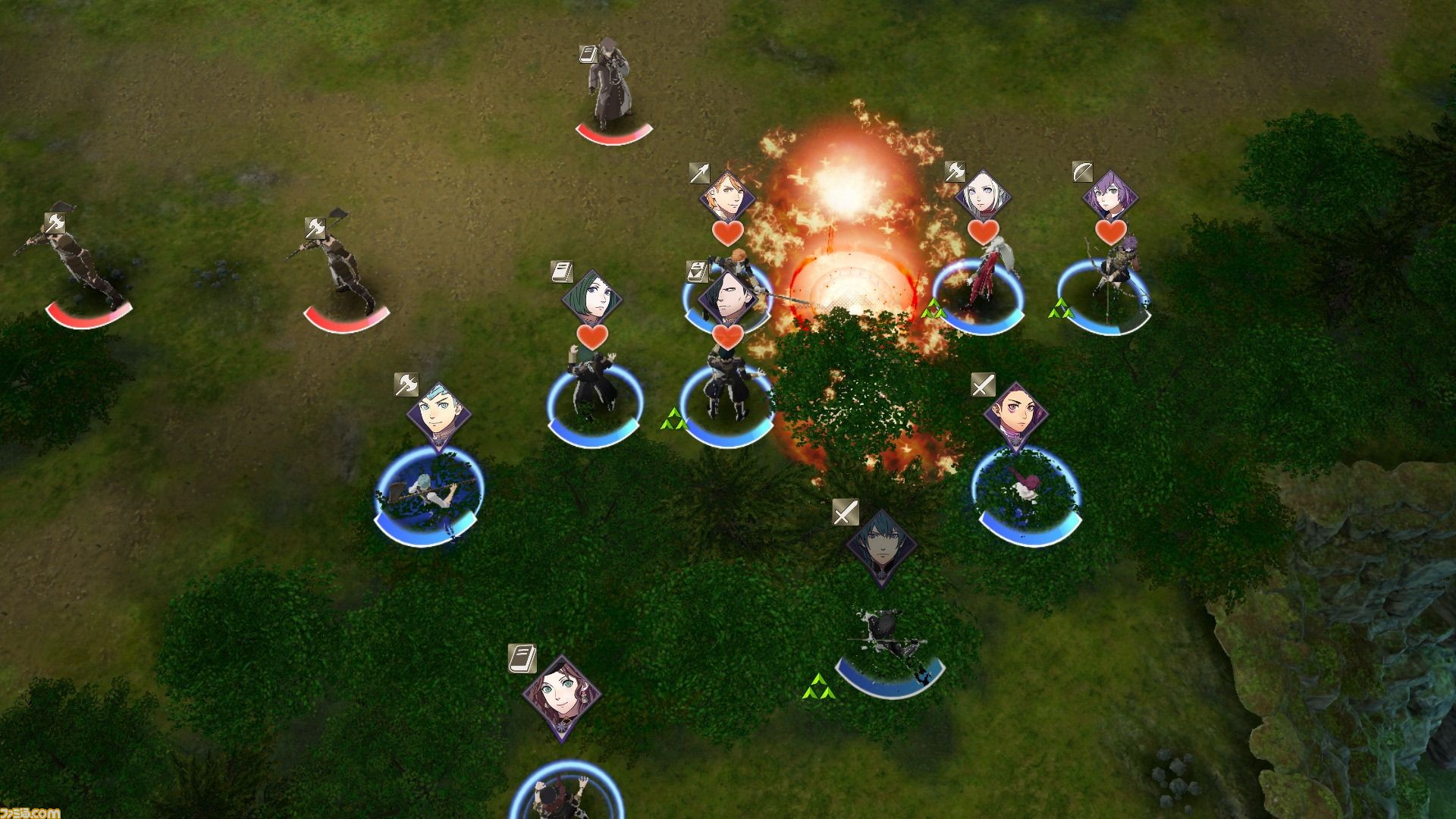Select Edelgard's white-haired unit portrait
Image resolution: width=1456 pixels, height=819 pixels.
pyautogui.click(x=983, y=196)
